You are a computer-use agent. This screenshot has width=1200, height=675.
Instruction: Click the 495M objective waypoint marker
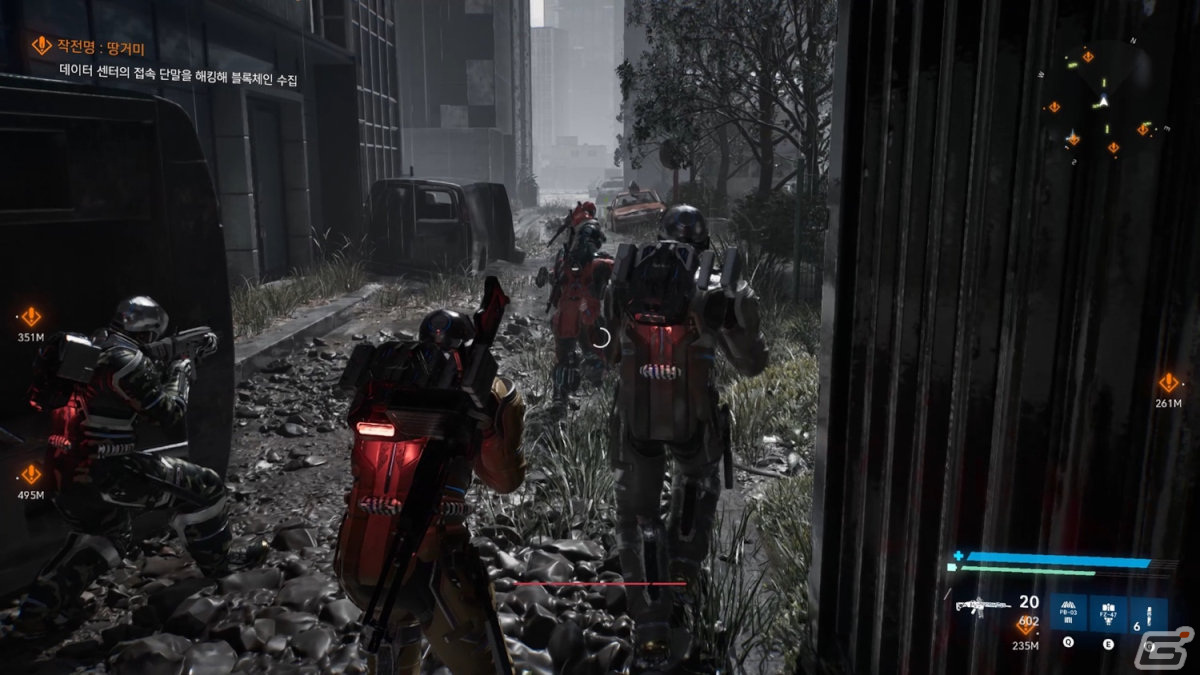(x=31, y=474)
